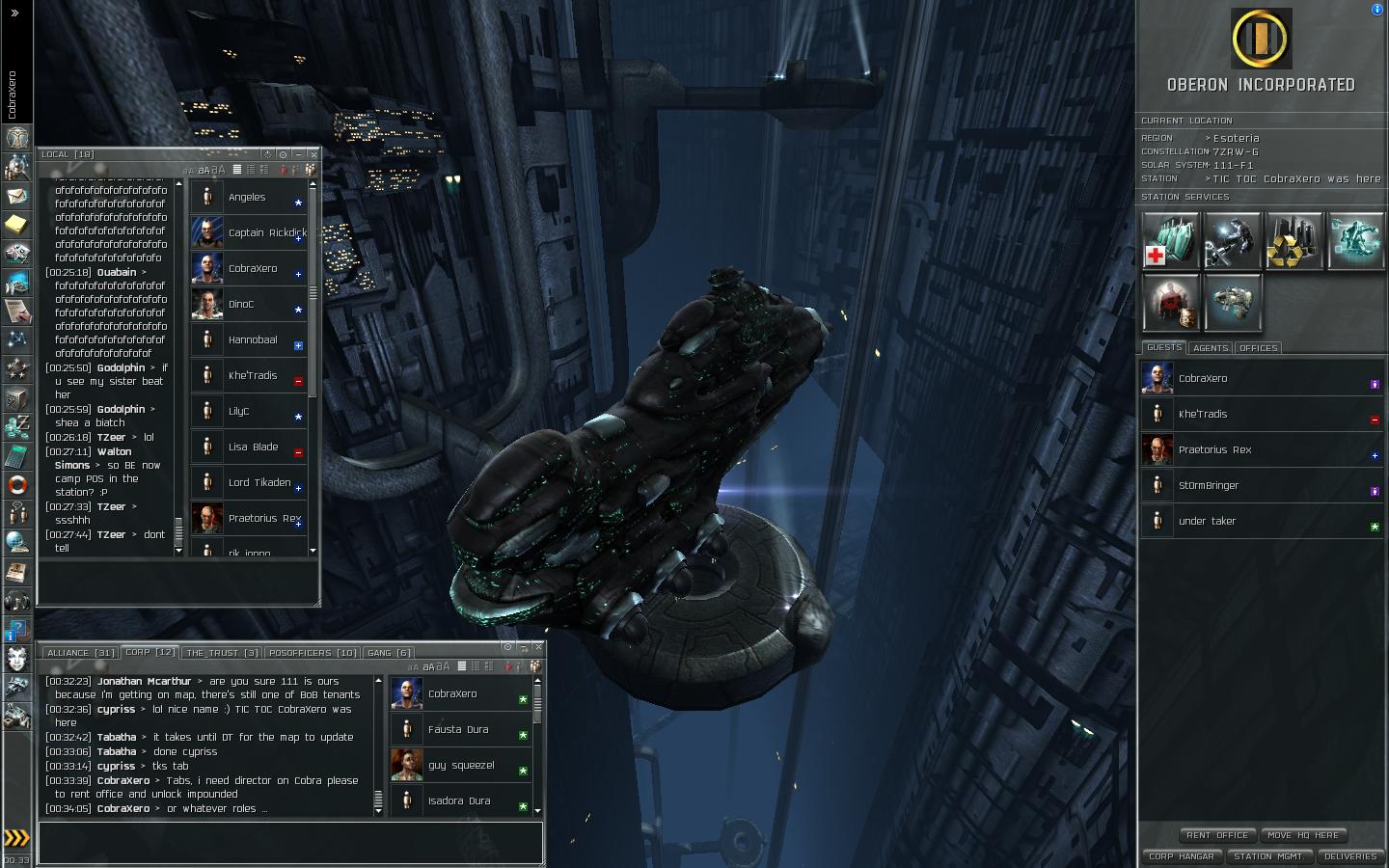
Task: Switch to the Alliance chat tab
Action: (81, 653)
